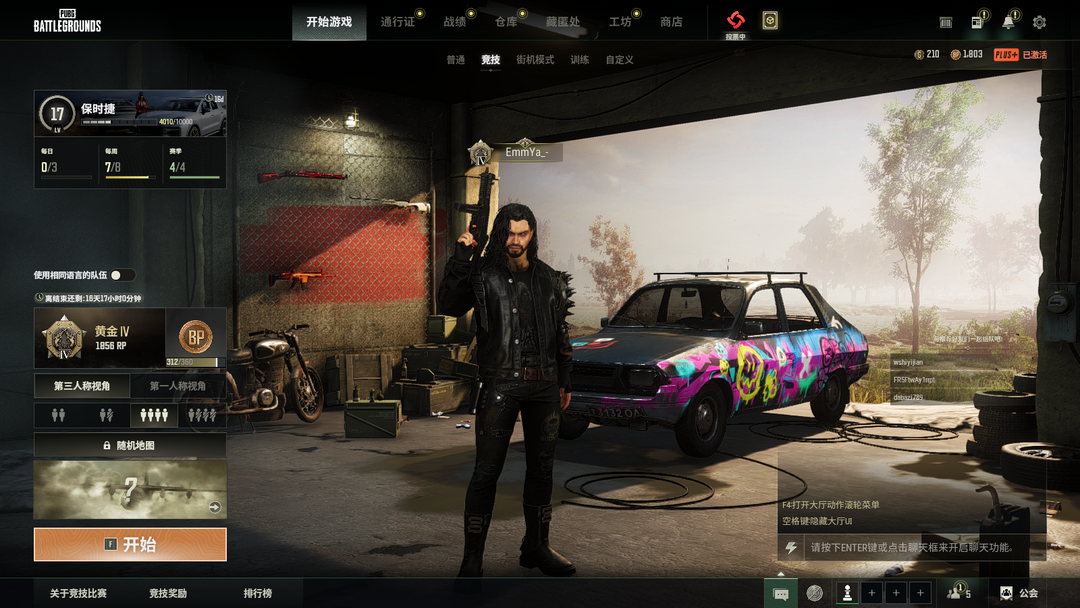Show notifications via the bell icon
Viewport: 1080px width, 608px height.
[1008, 22]
